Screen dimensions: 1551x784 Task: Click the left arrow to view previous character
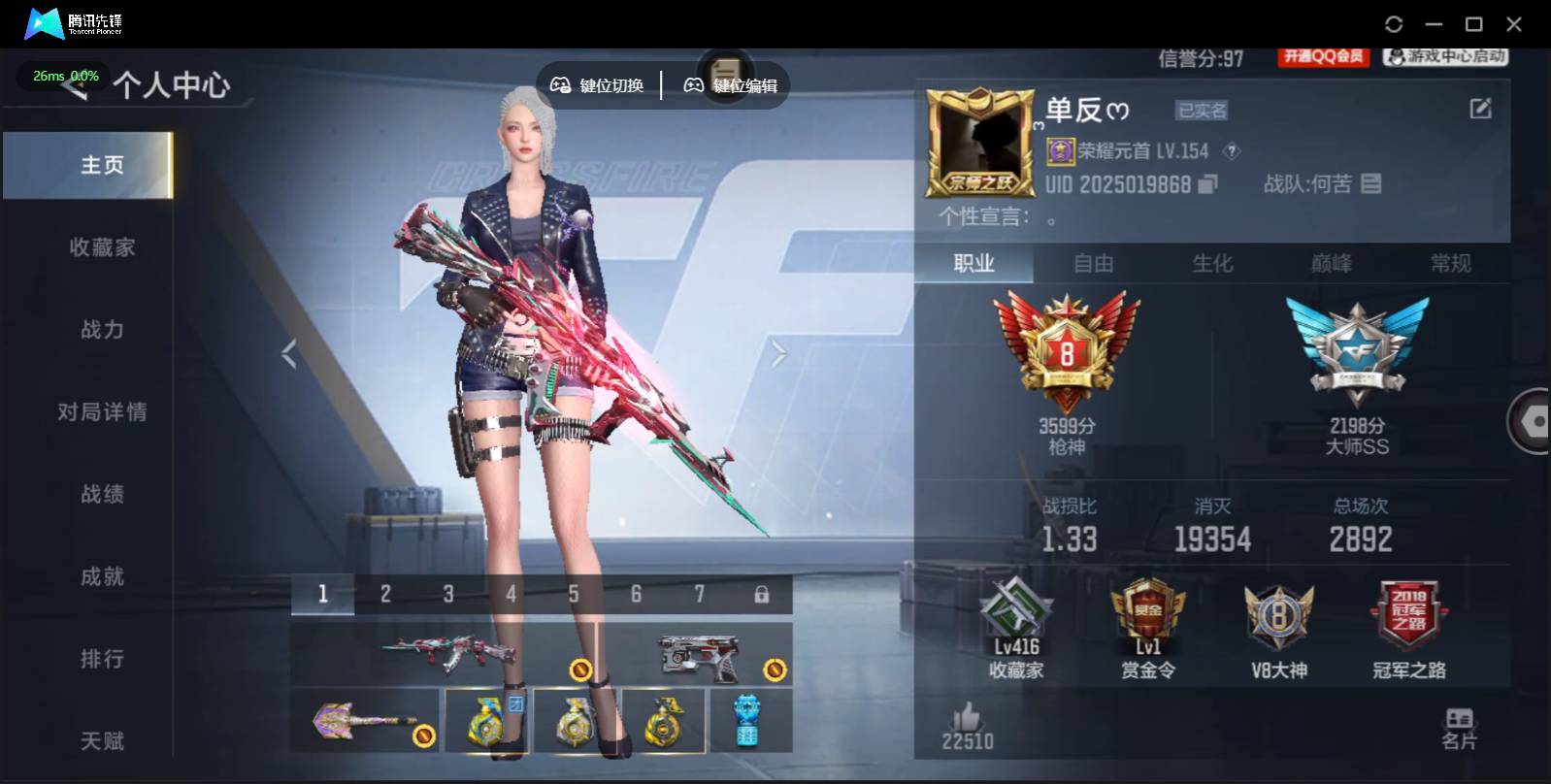(288, 352)
